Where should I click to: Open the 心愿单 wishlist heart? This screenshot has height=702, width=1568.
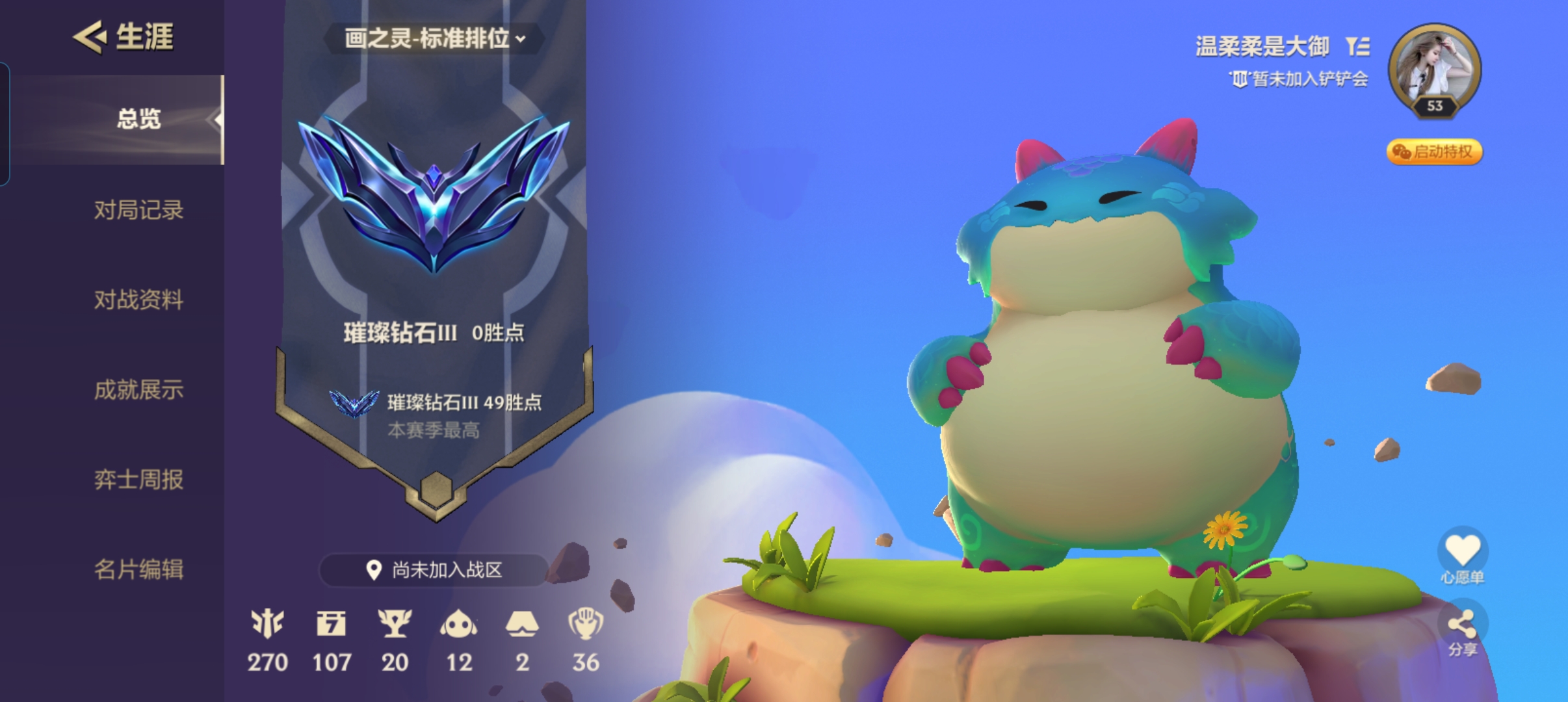[1462, 550]
